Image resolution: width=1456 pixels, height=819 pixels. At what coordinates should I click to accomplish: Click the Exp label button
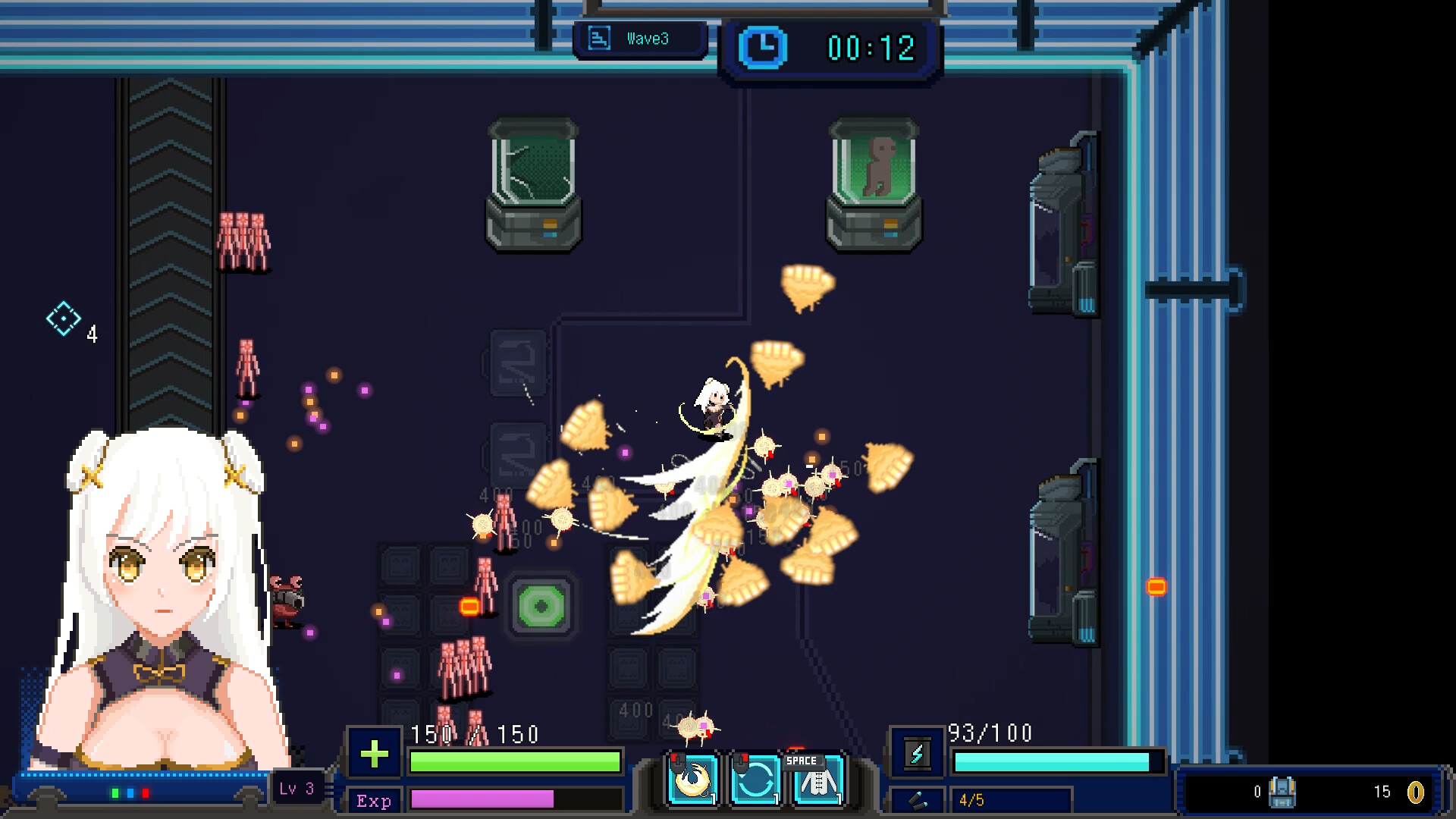pyautogui.click(x=373, y=802)
